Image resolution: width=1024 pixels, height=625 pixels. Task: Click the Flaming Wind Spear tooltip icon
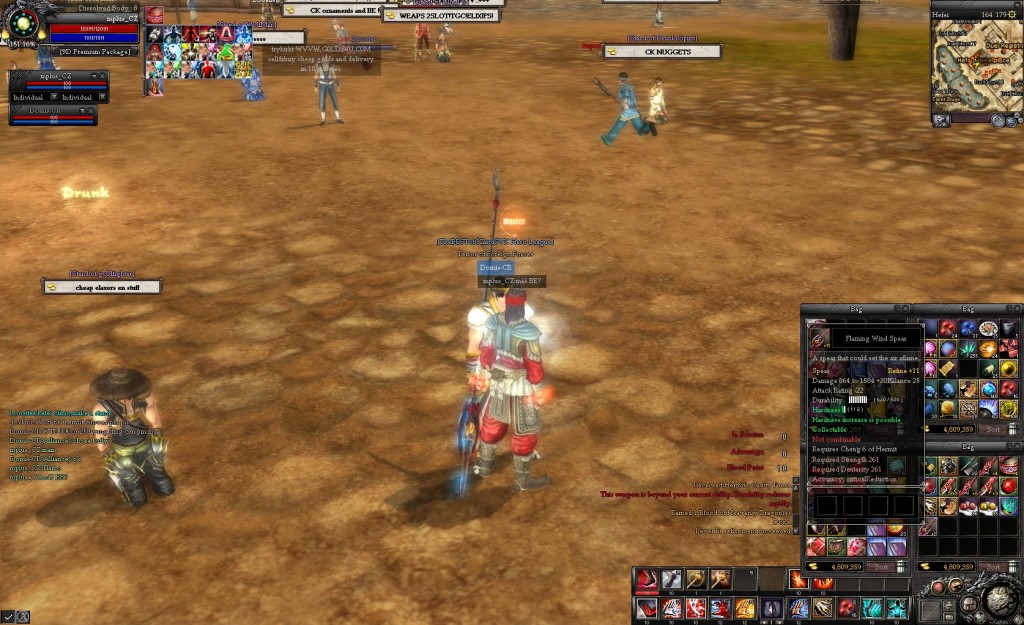820,338
